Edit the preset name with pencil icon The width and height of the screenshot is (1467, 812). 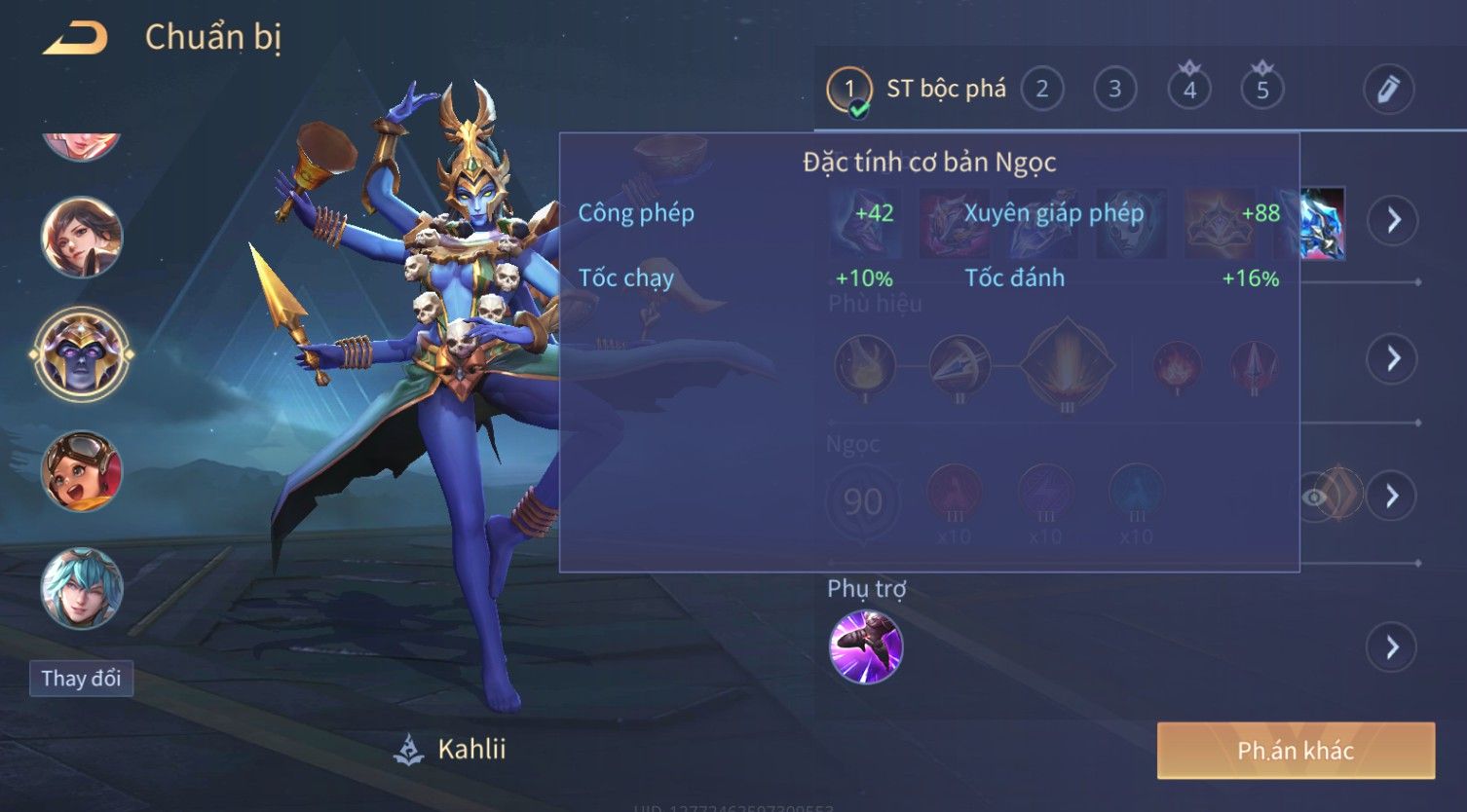click(x=1388, y=90)
